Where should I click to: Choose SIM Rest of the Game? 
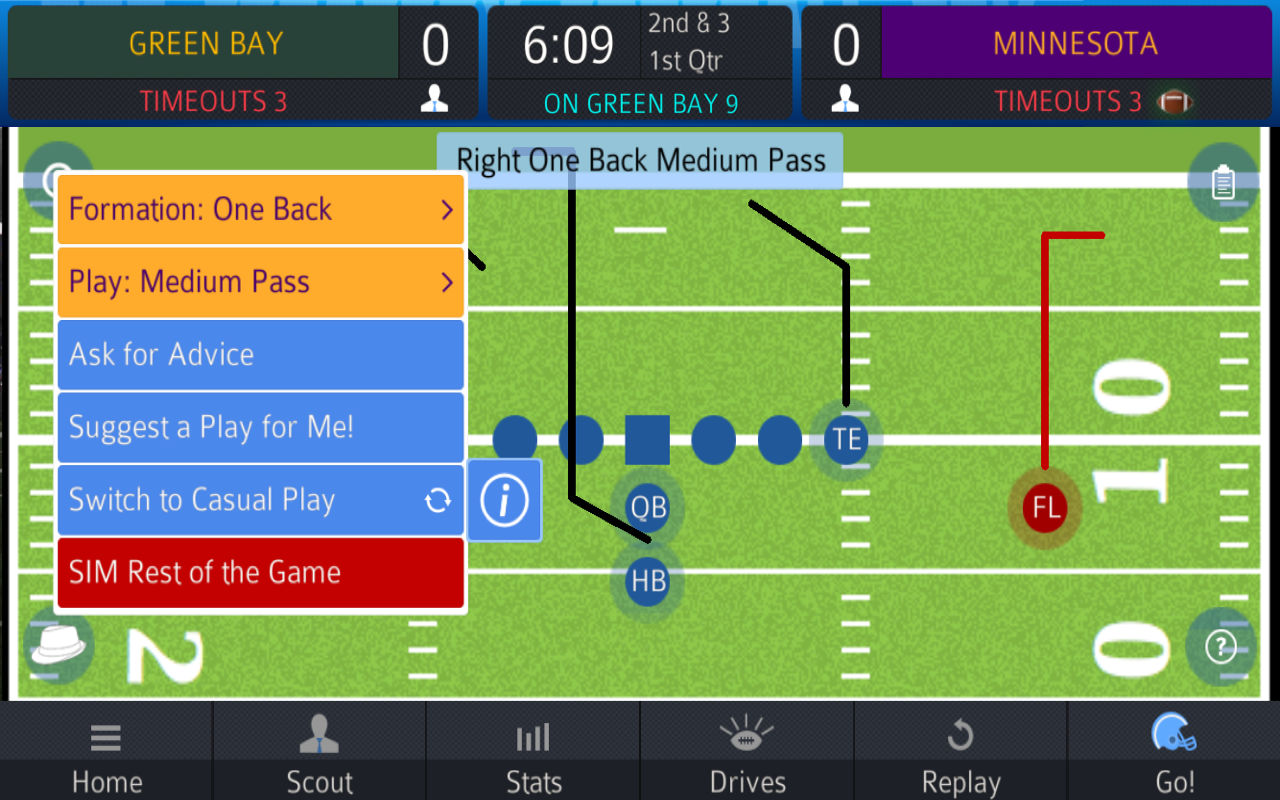click(x=260, y=573)
